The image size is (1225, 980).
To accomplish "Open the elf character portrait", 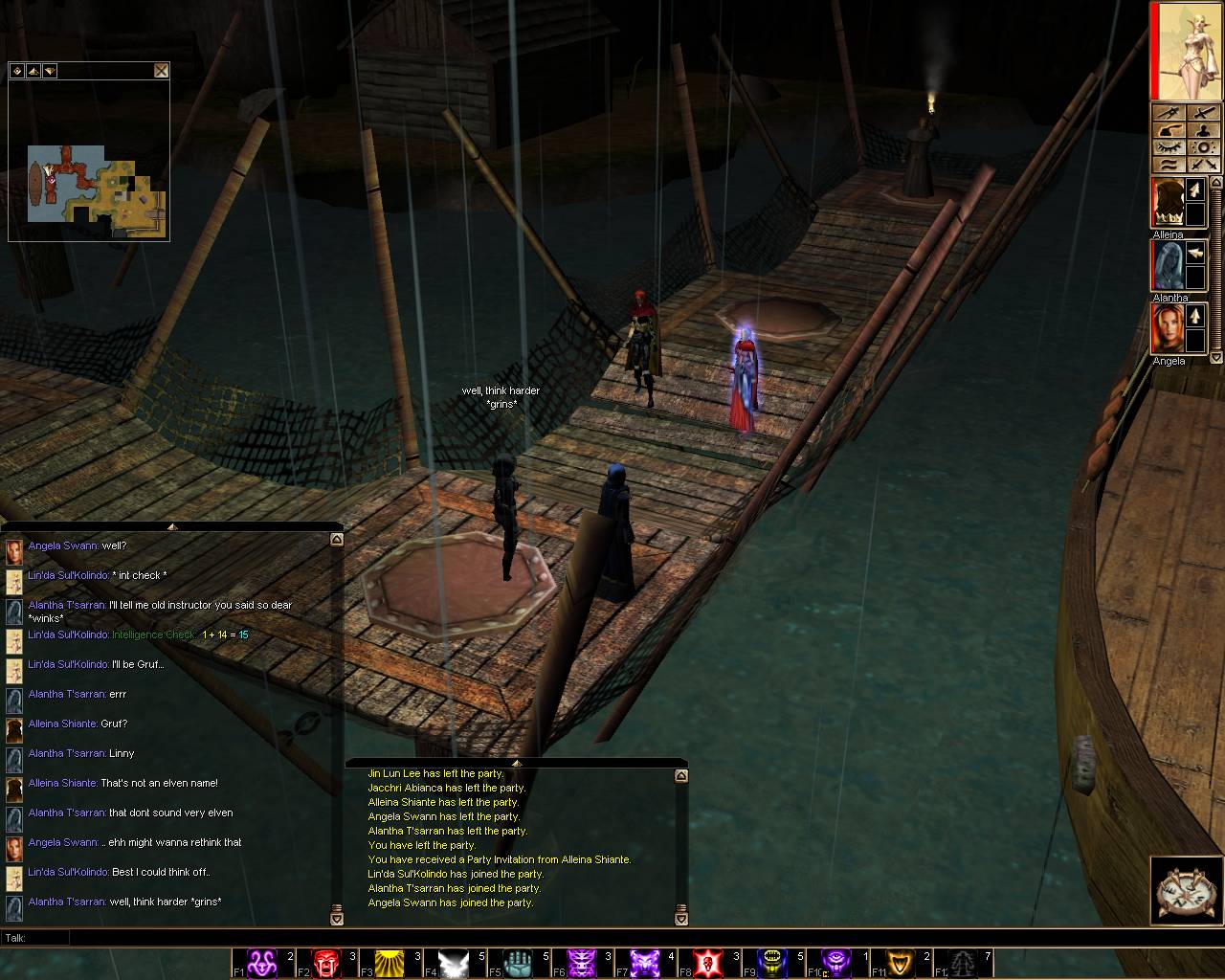I will coord(1188,50).
